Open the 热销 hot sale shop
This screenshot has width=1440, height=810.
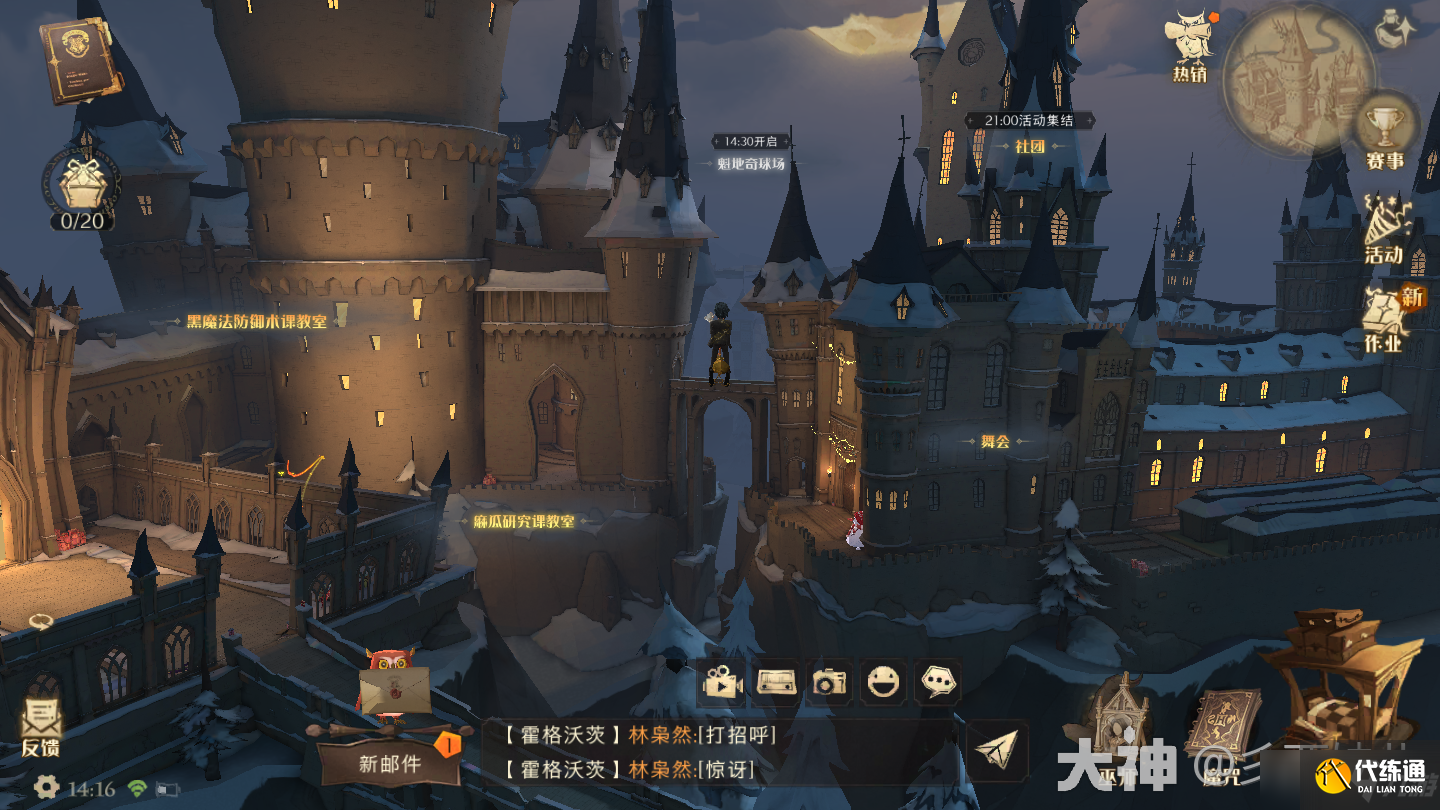(1190, 47)
